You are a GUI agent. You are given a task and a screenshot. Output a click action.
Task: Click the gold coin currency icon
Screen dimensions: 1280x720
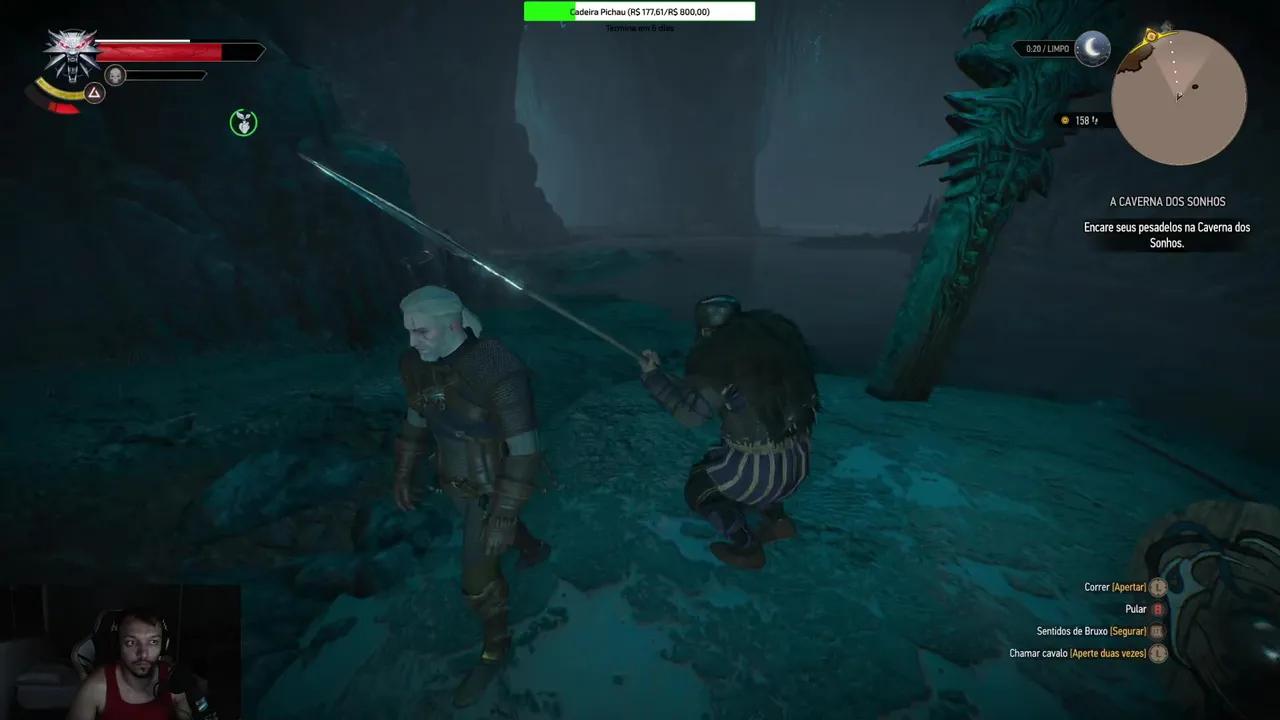coord(1064,120)
